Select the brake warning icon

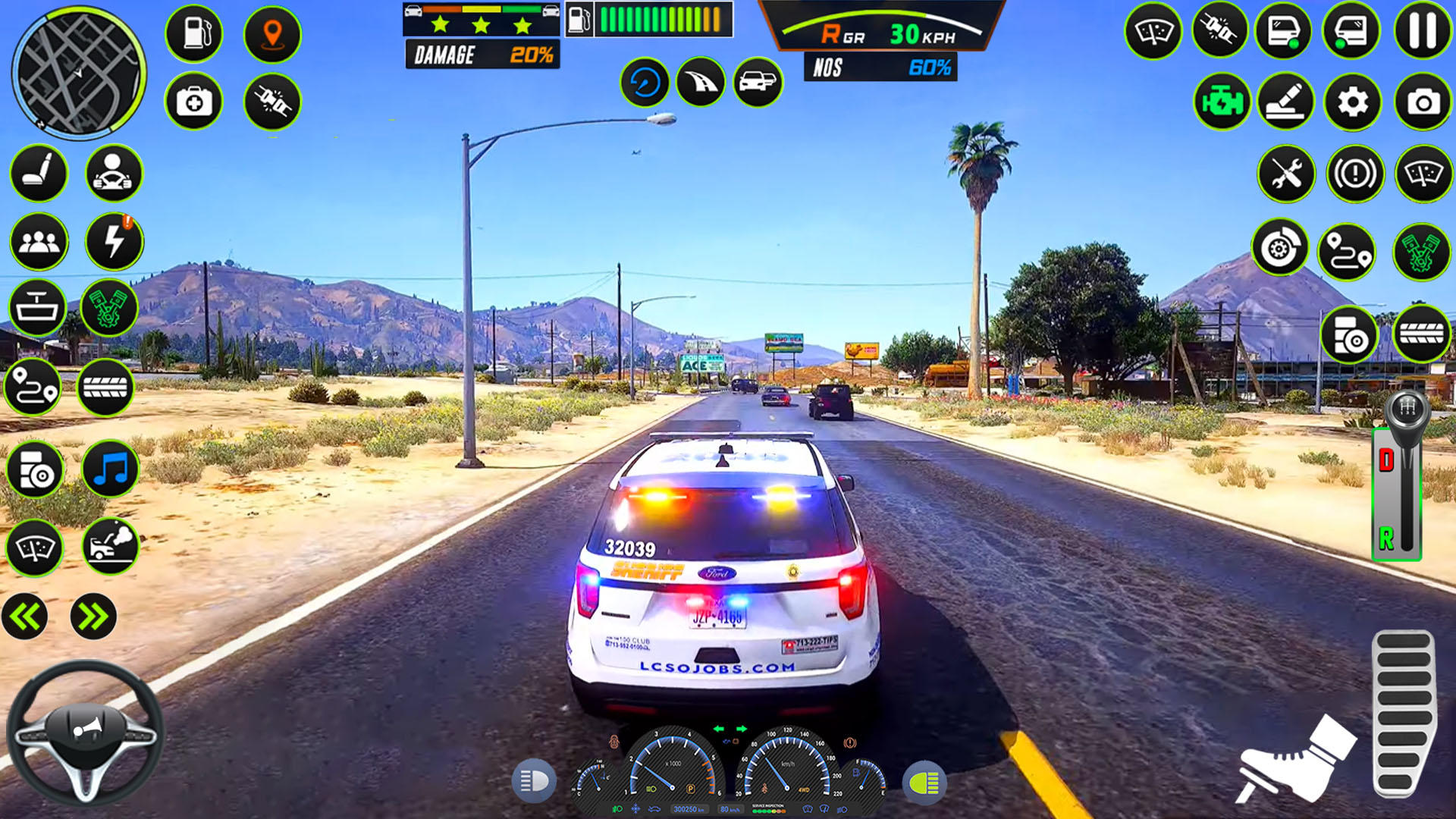(1354, 172)
